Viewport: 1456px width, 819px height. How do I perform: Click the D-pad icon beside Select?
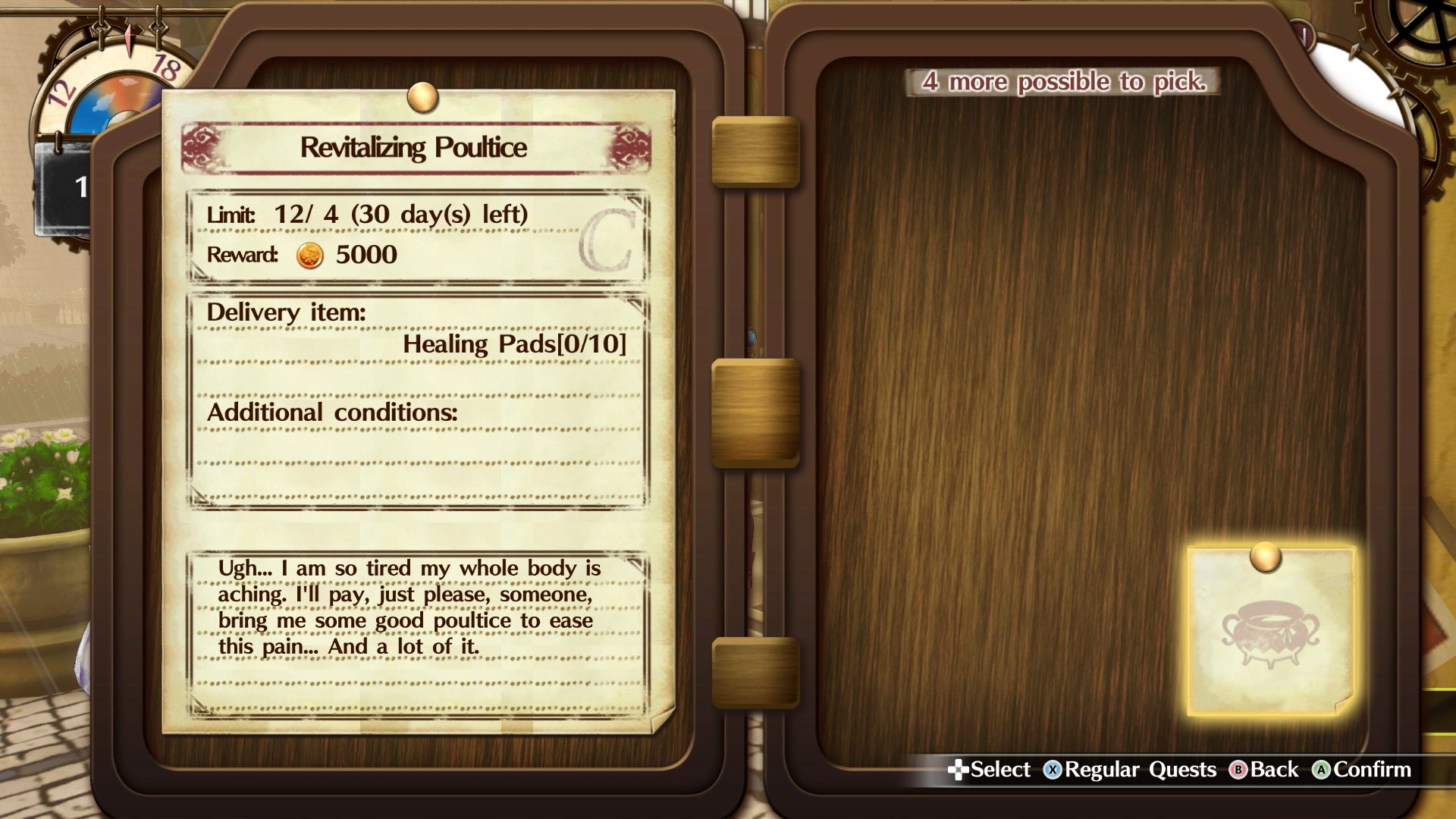tap(959, 770)
